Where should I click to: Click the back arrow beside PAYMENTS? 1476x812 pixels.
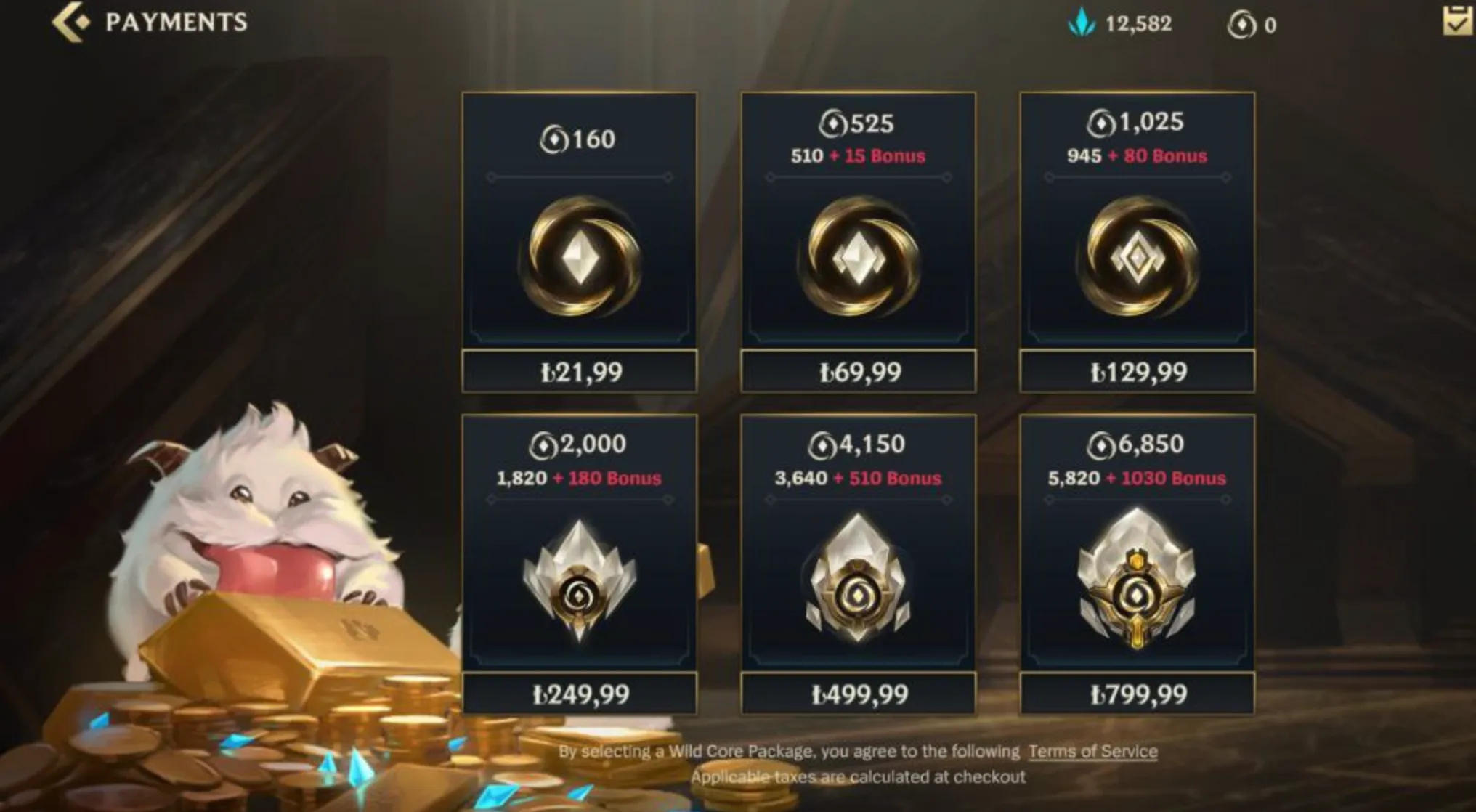tap(69, 20)
